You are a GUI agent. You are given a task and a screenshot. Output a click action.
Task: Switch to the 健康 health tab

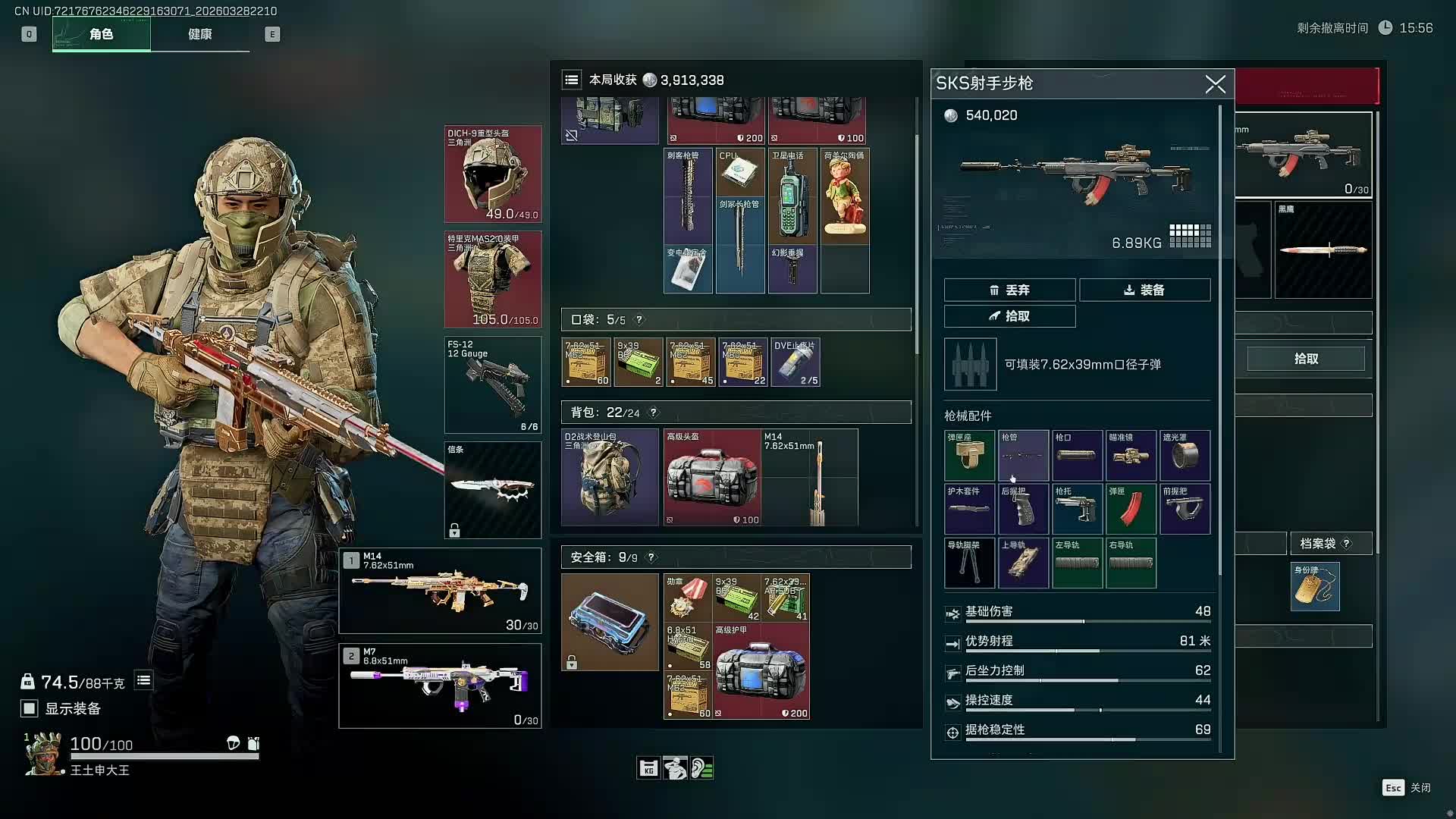coord(199,34)
